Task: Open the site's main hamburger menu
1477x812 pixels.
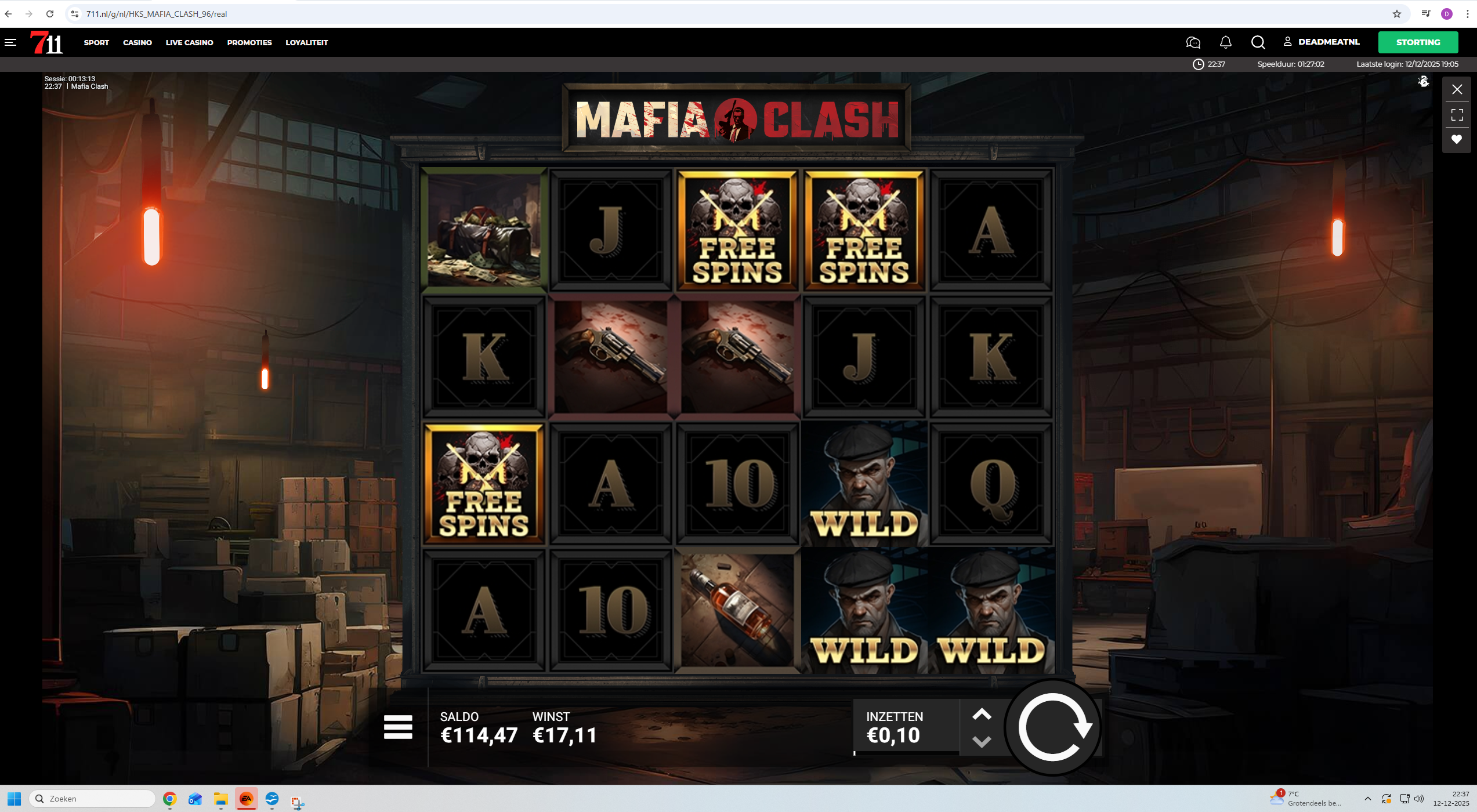Action: coord(10,42)
